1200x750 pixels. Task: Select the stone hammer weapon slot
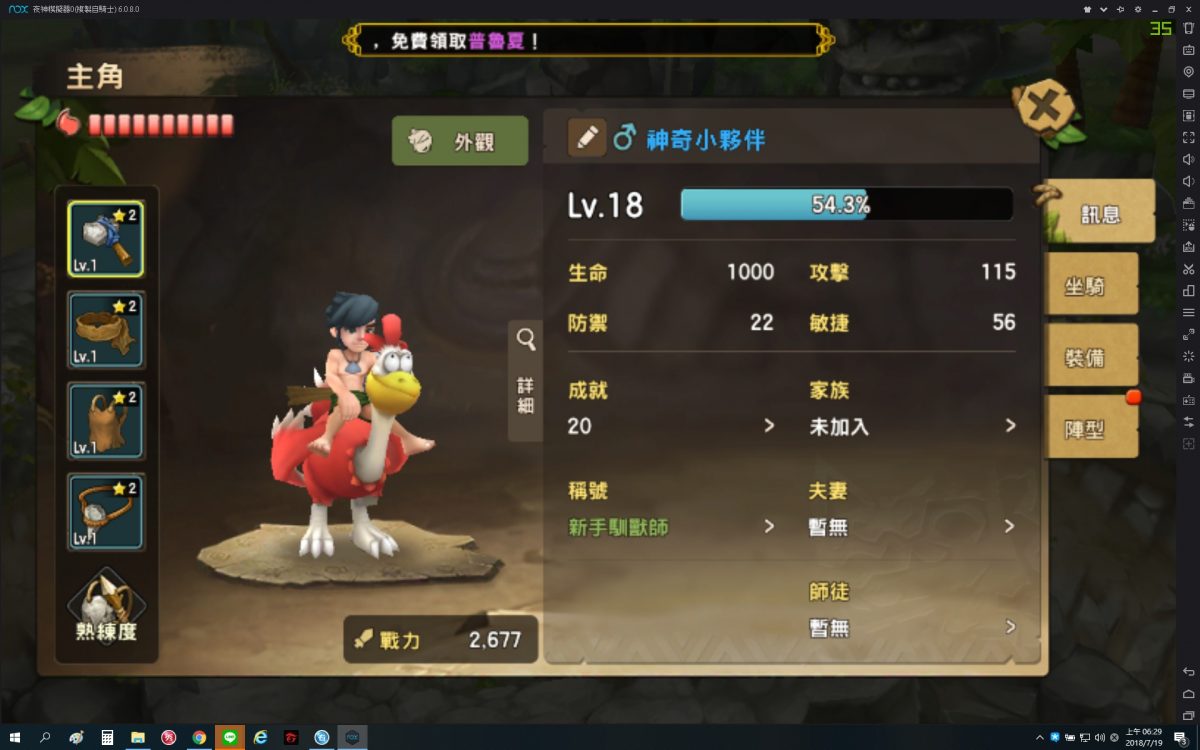tap(106, 239)
